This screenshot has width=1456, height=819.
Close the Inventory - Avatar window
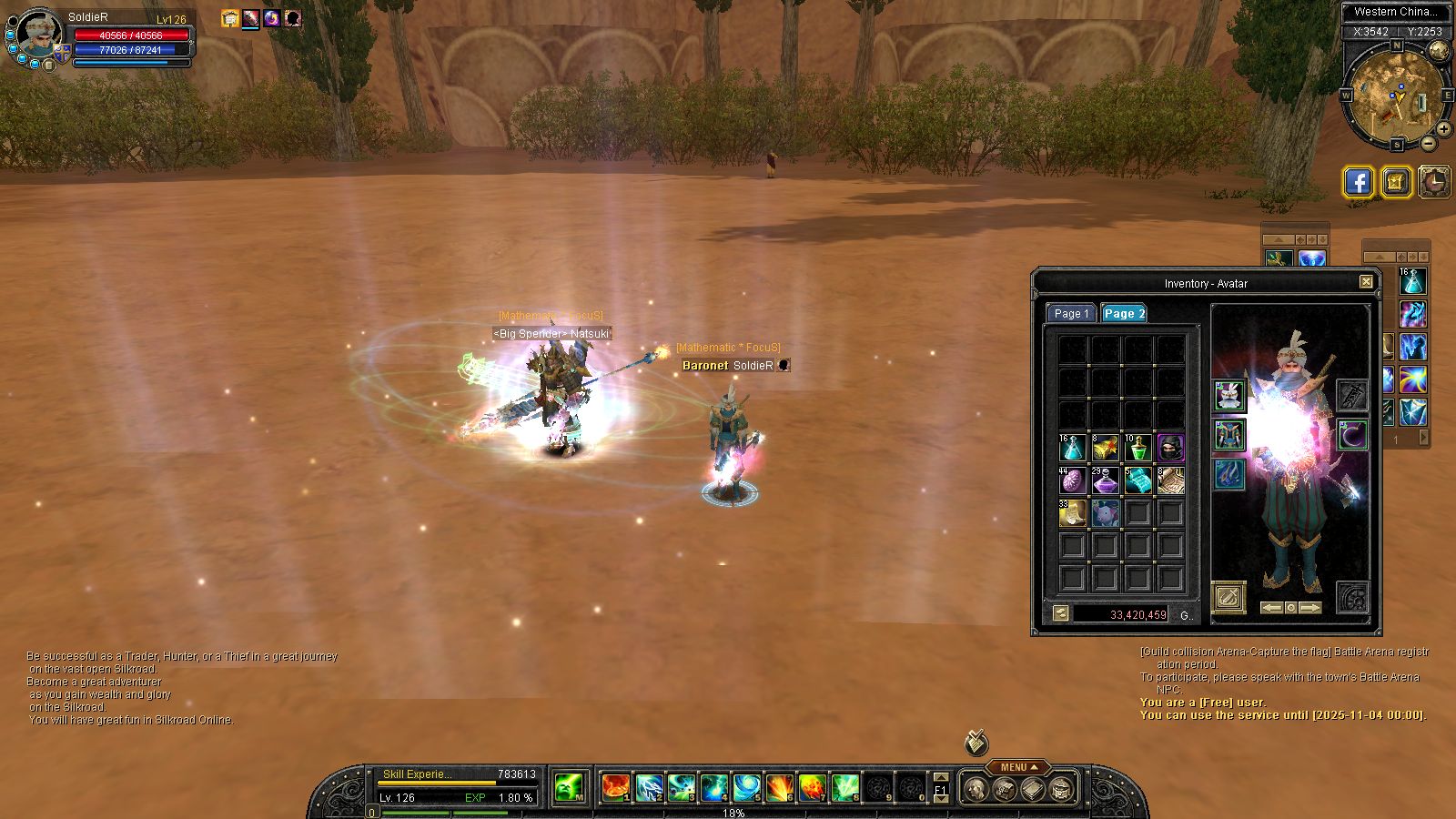(x=1366, y=282)
